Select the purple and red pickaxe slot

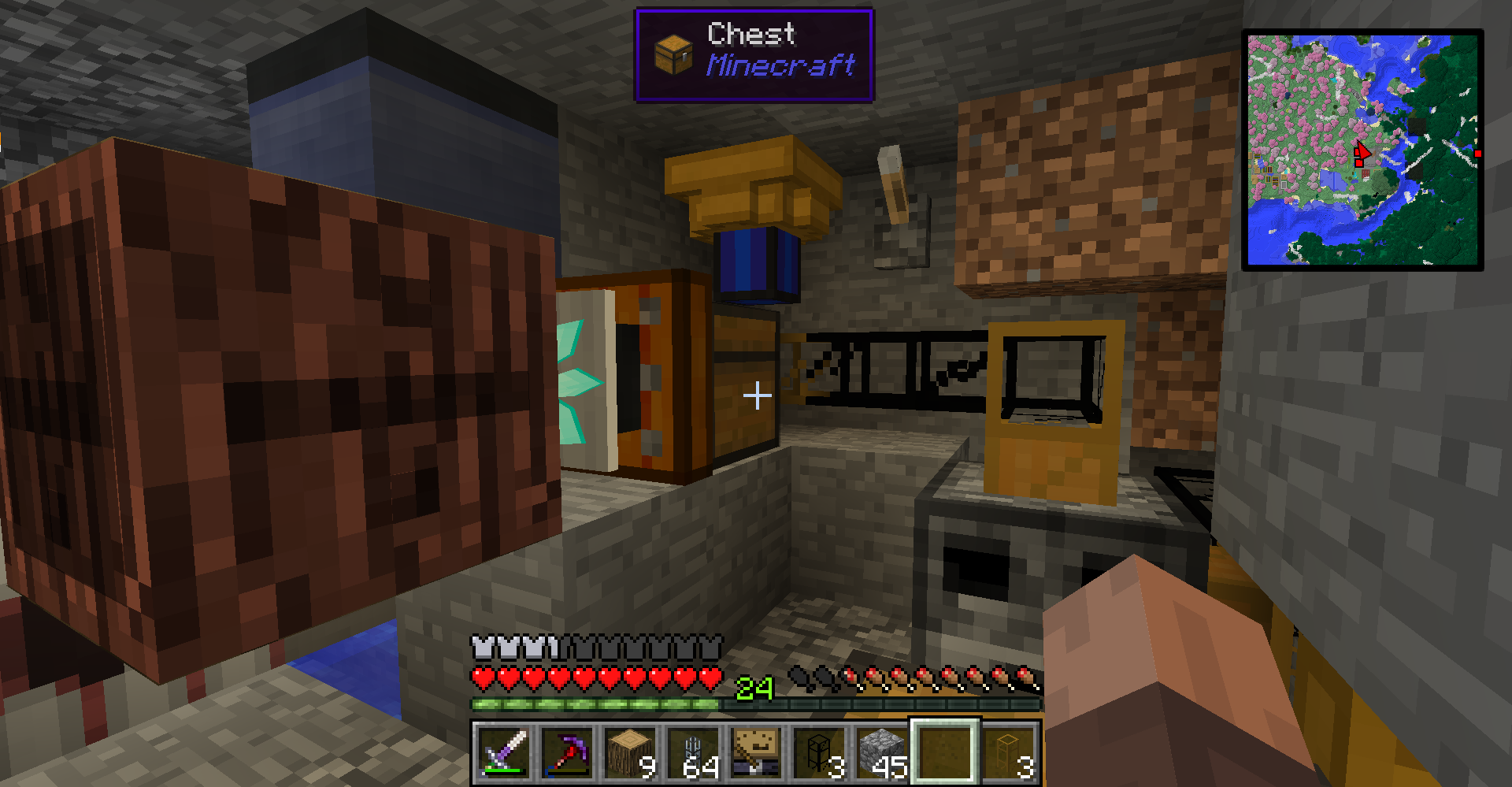pyautogui.click(x=567, y=752)
